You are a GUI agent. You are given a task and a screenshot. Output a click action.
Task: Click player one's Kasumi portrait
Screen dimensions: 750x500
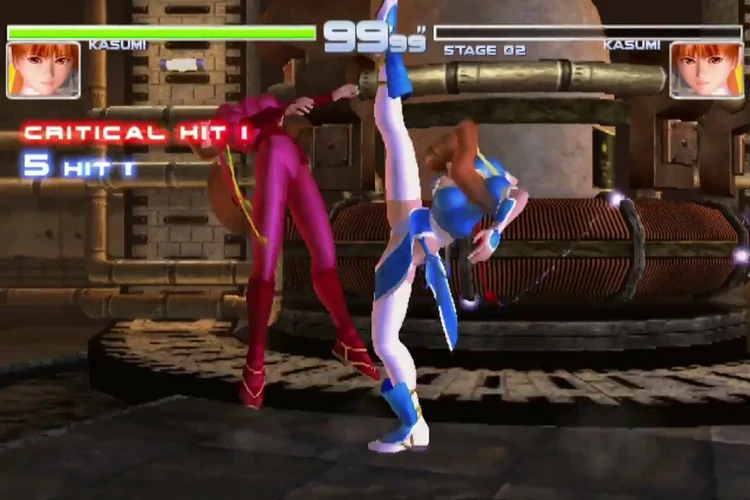[x=43, y=69]
